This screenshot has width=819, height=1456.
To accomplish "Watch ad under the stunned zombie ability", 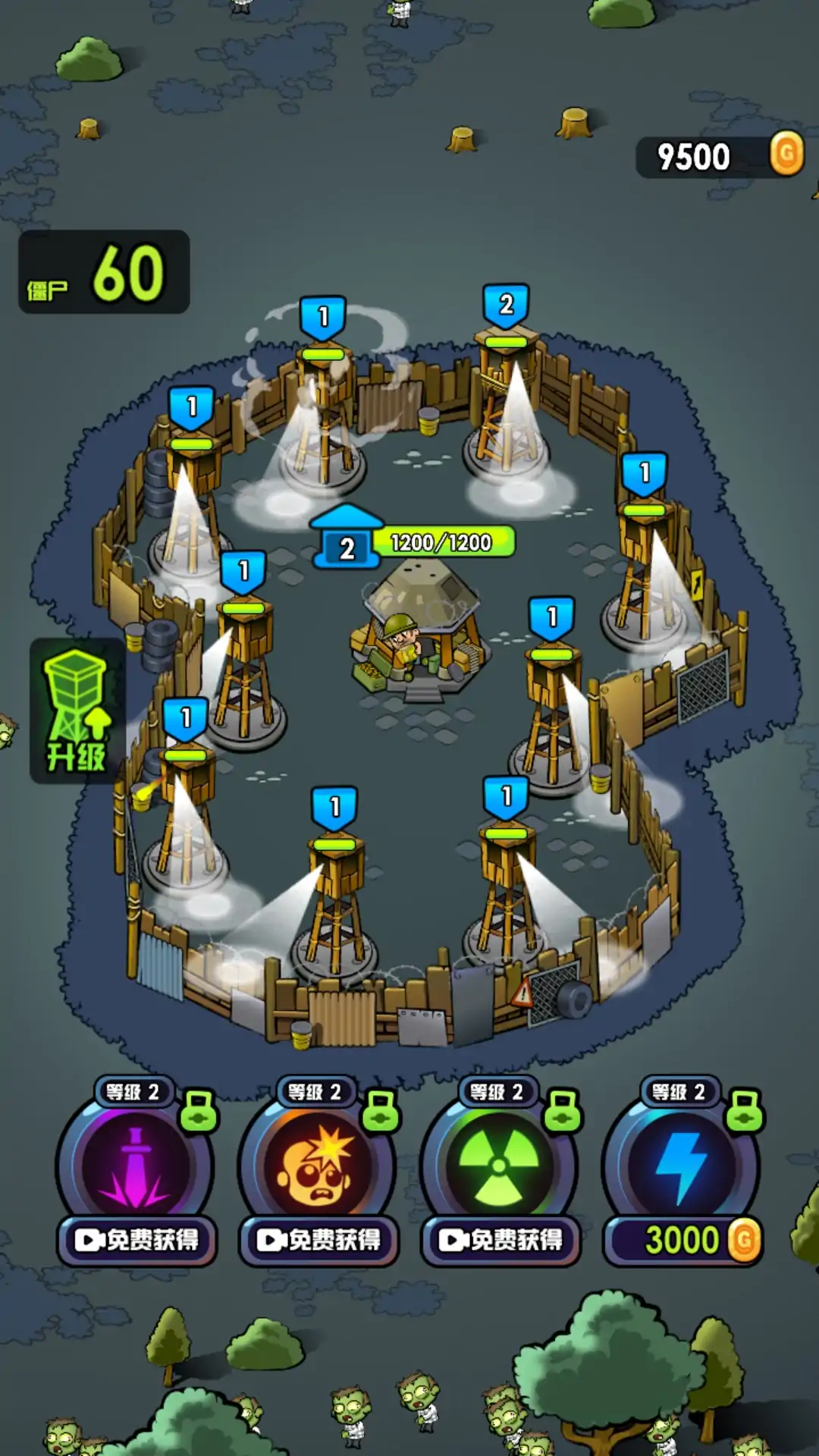I will pos(318,1240).
